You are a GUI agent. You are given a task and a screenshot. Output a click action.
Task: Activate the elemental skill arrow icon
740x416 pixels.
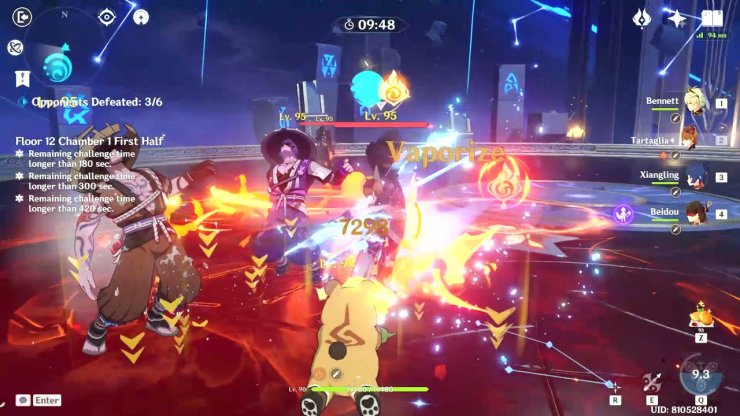(x=653, y=380)
